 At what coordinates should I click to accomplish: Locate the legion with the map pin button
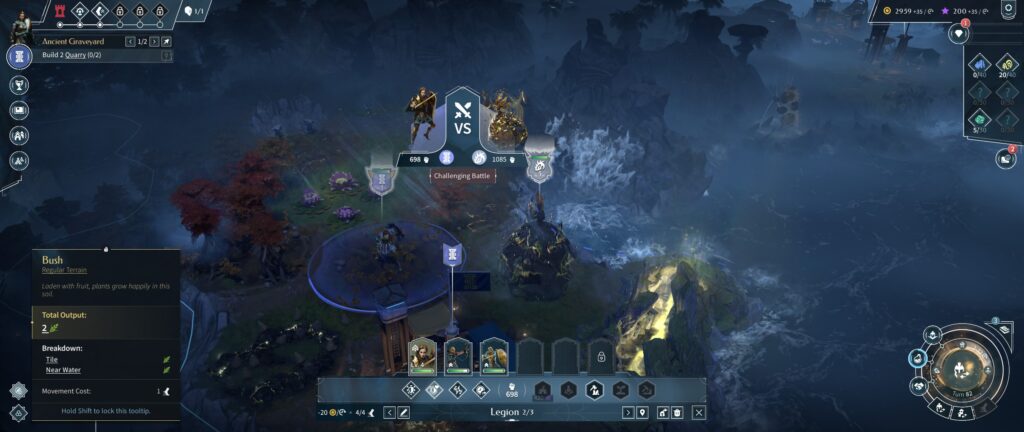pos(643,412)
